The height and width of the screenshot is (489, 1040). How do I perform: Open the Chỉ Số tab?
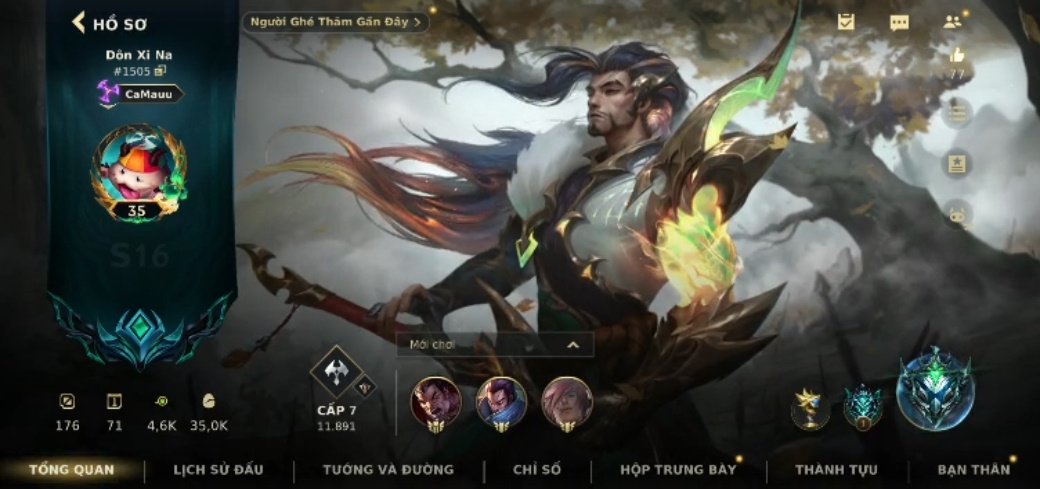point(537,469)
